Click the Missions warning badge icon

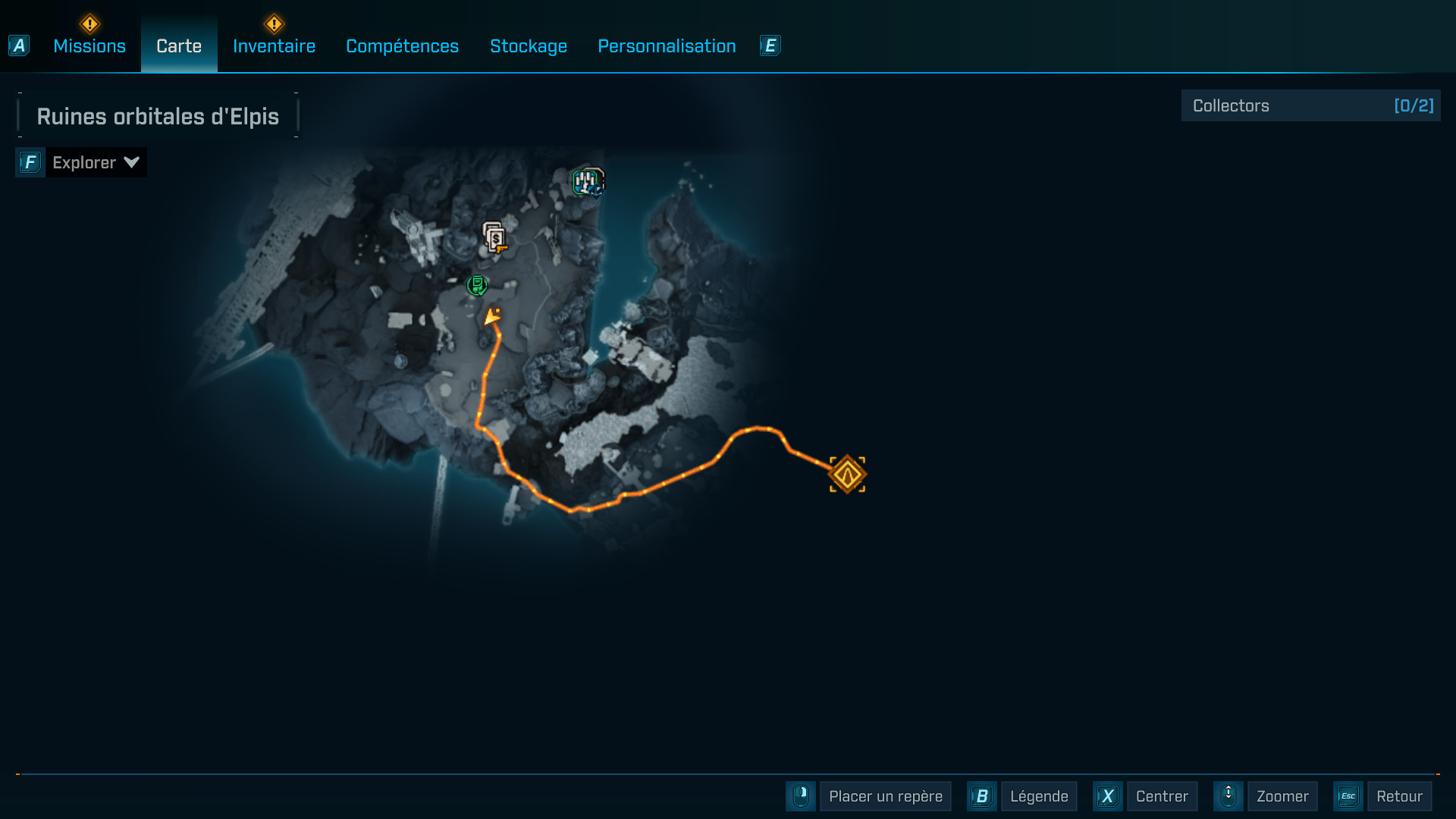pyautogui.click(x=89, y=23)
